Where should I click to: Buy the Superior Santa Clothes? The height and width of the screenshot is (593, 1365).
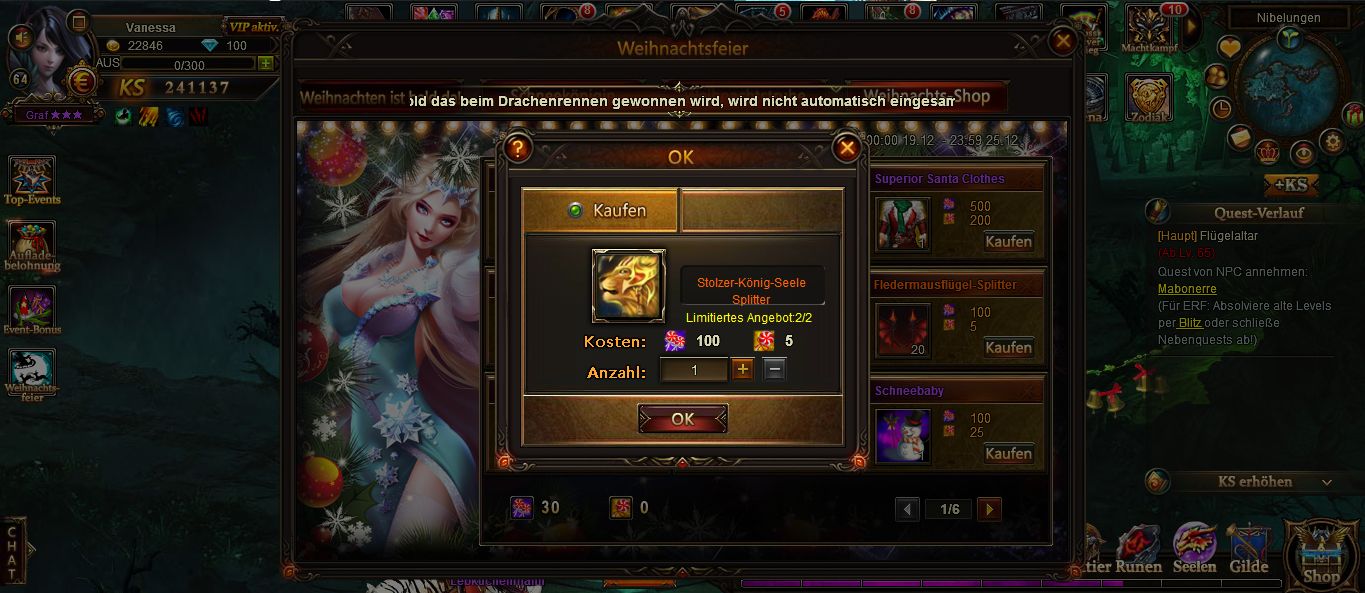pos(1008,242)
